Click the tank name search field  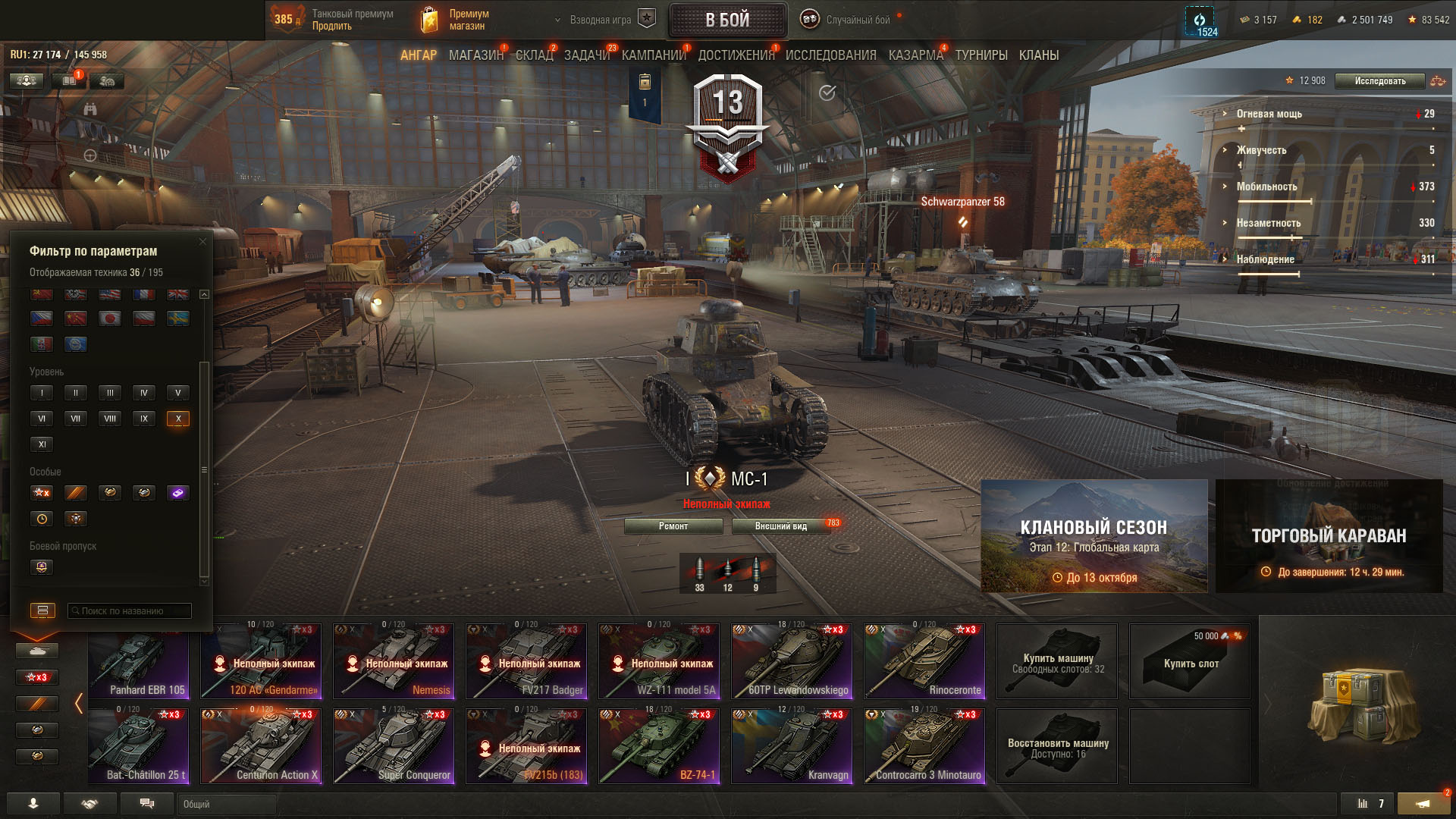coord(130,611)
